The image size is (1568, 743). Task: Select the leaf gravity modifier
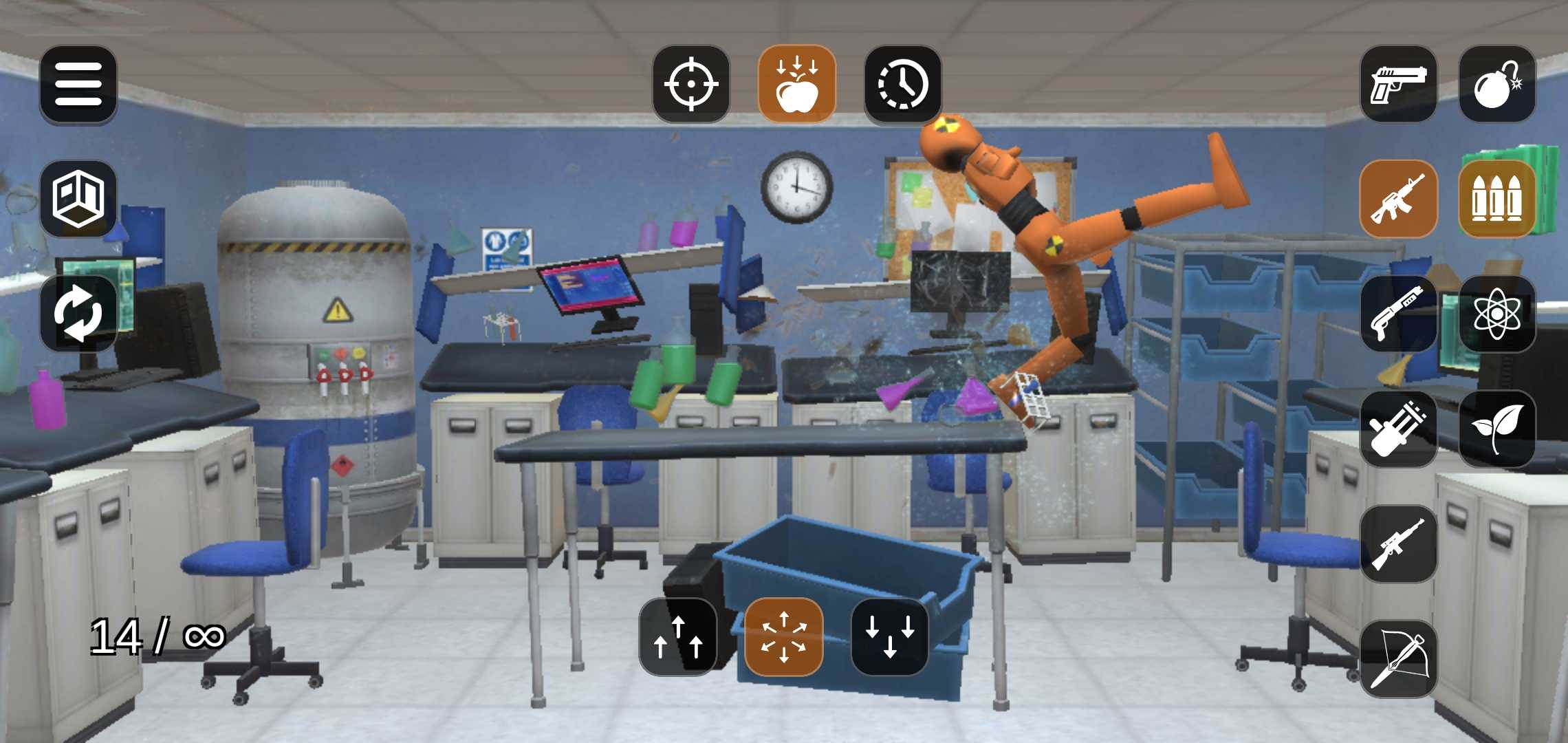(x=1498, y=428)
